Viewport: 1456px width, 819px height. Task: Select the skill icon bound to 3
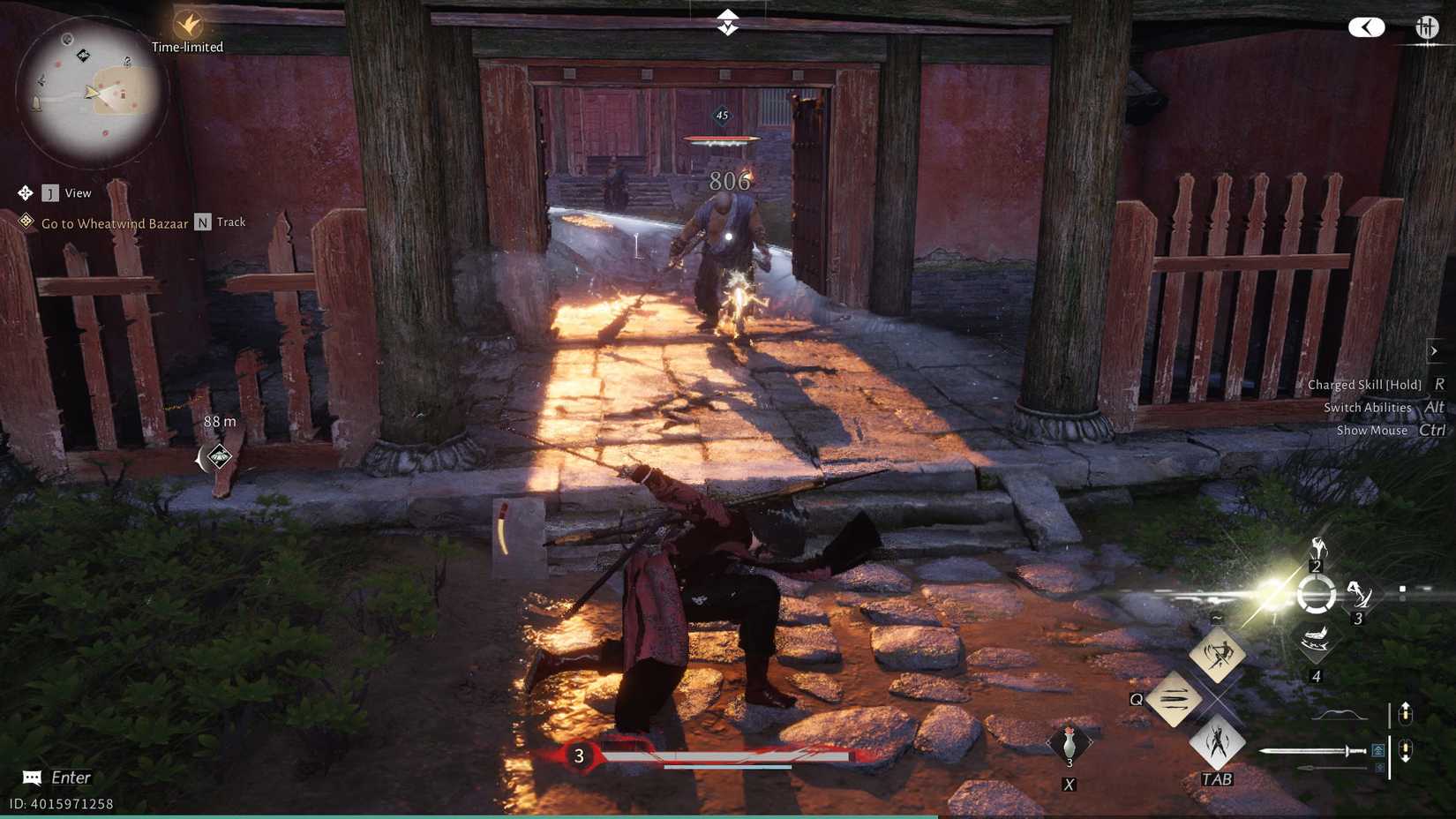1359,595
